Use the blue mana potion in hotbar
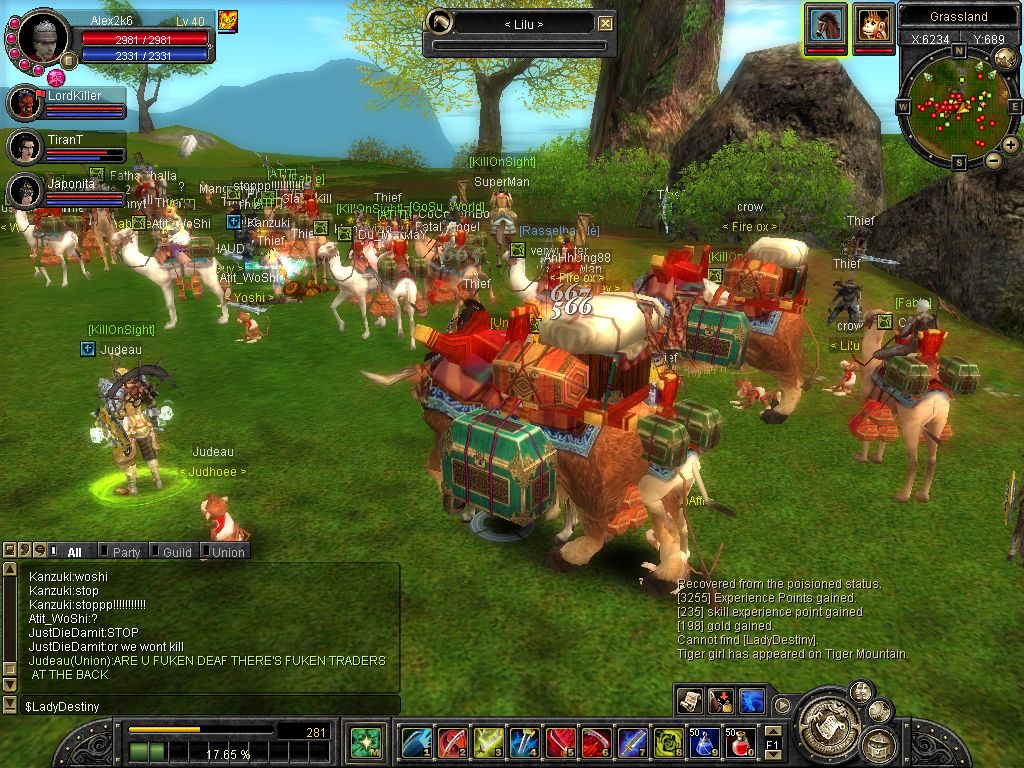 coord(703,743)
